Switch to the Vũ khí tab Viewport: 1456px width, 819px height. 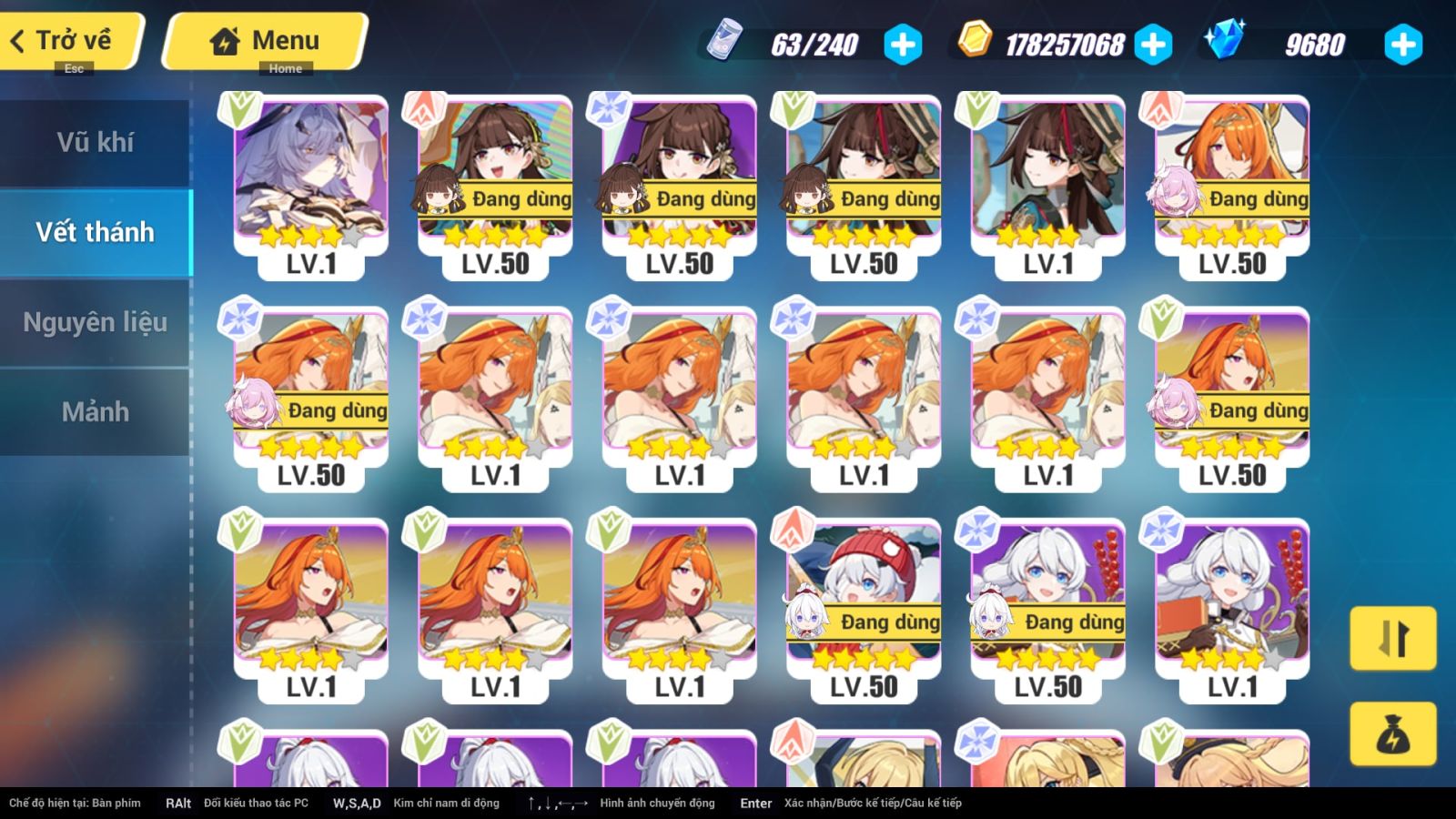point(95,142)
